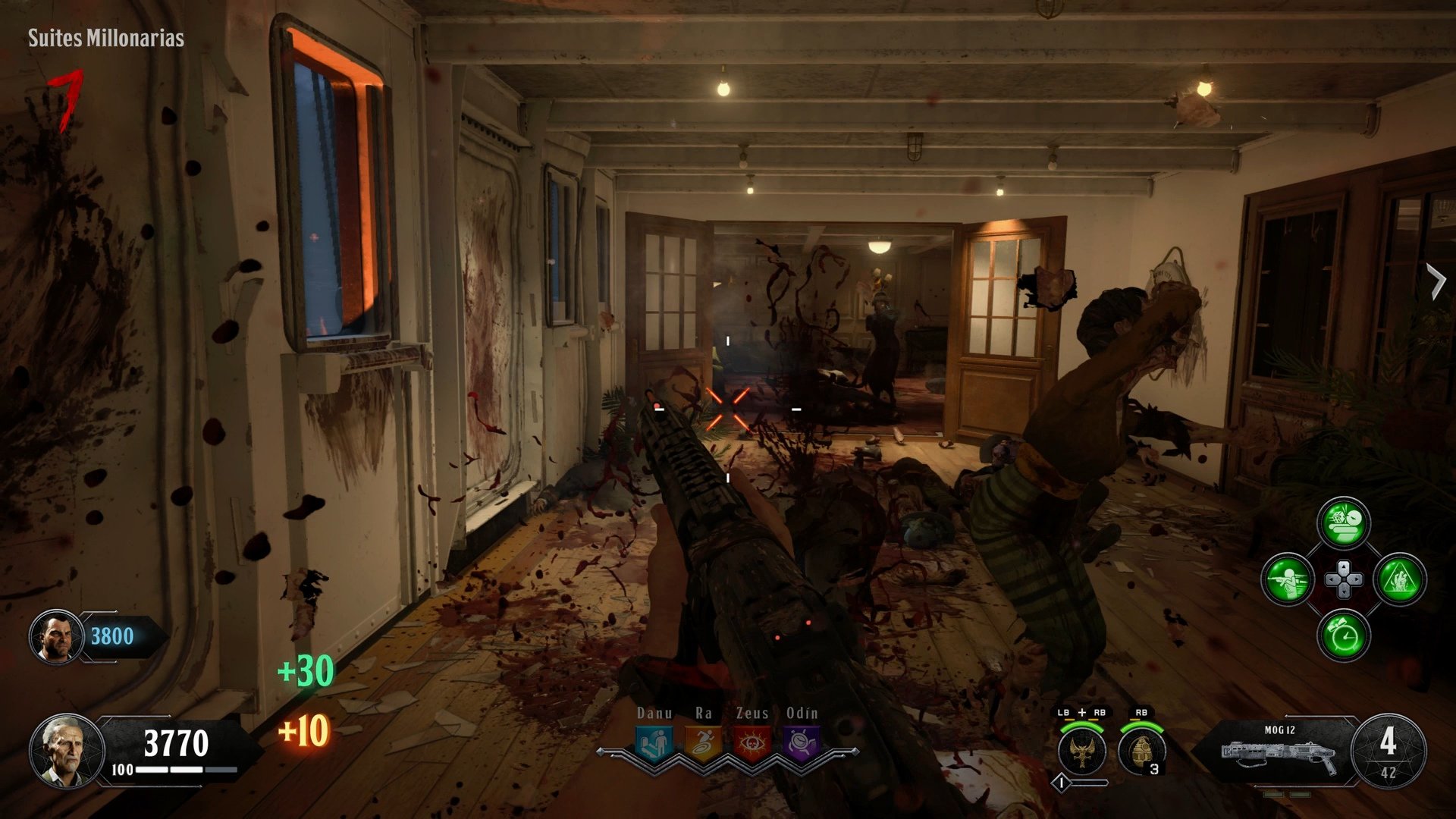Toggle the zombie hazard elixir icon
This screenshot has height=819, width=1456.
(1399, 579)
